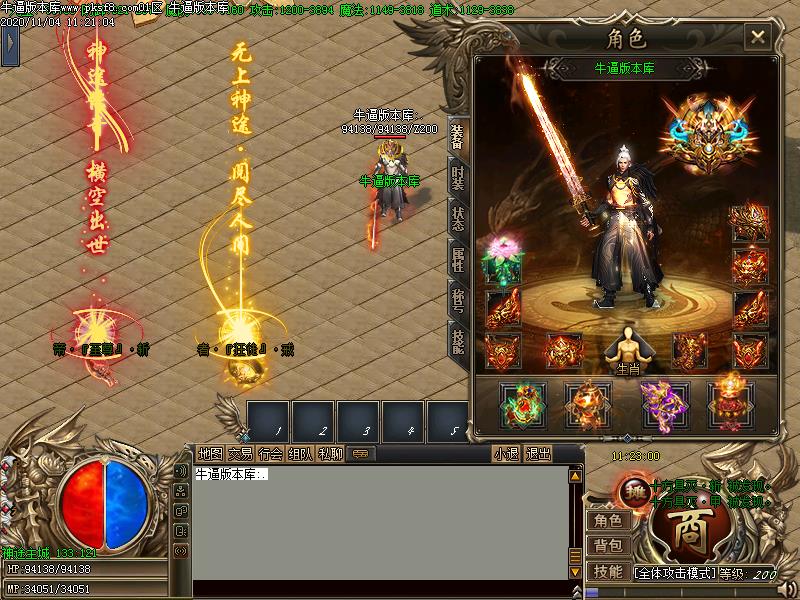Open the 地图 map button

210,454
